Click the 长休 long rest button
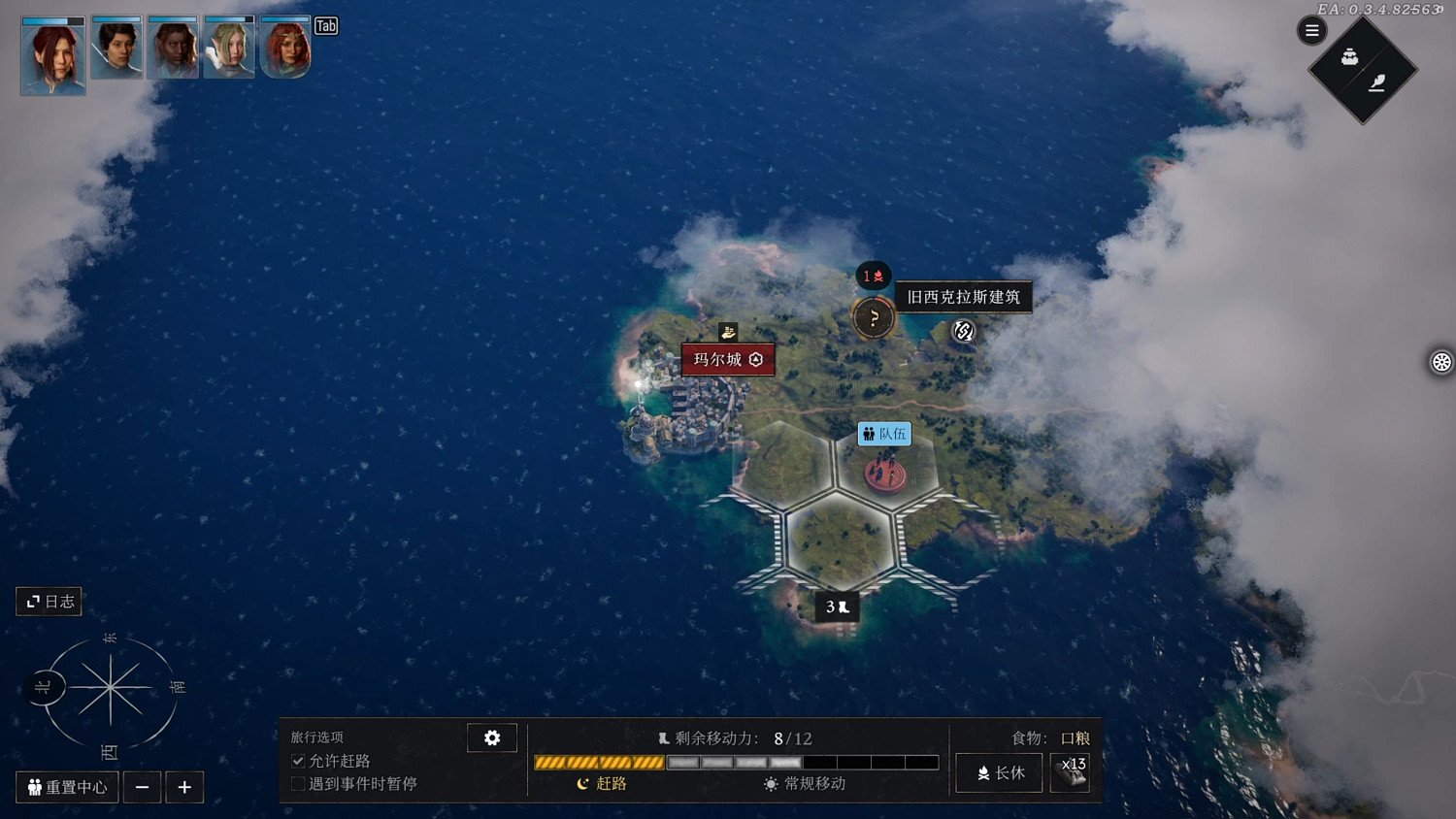This screenshot has height=819, width=1456. [x=998, y=772]
